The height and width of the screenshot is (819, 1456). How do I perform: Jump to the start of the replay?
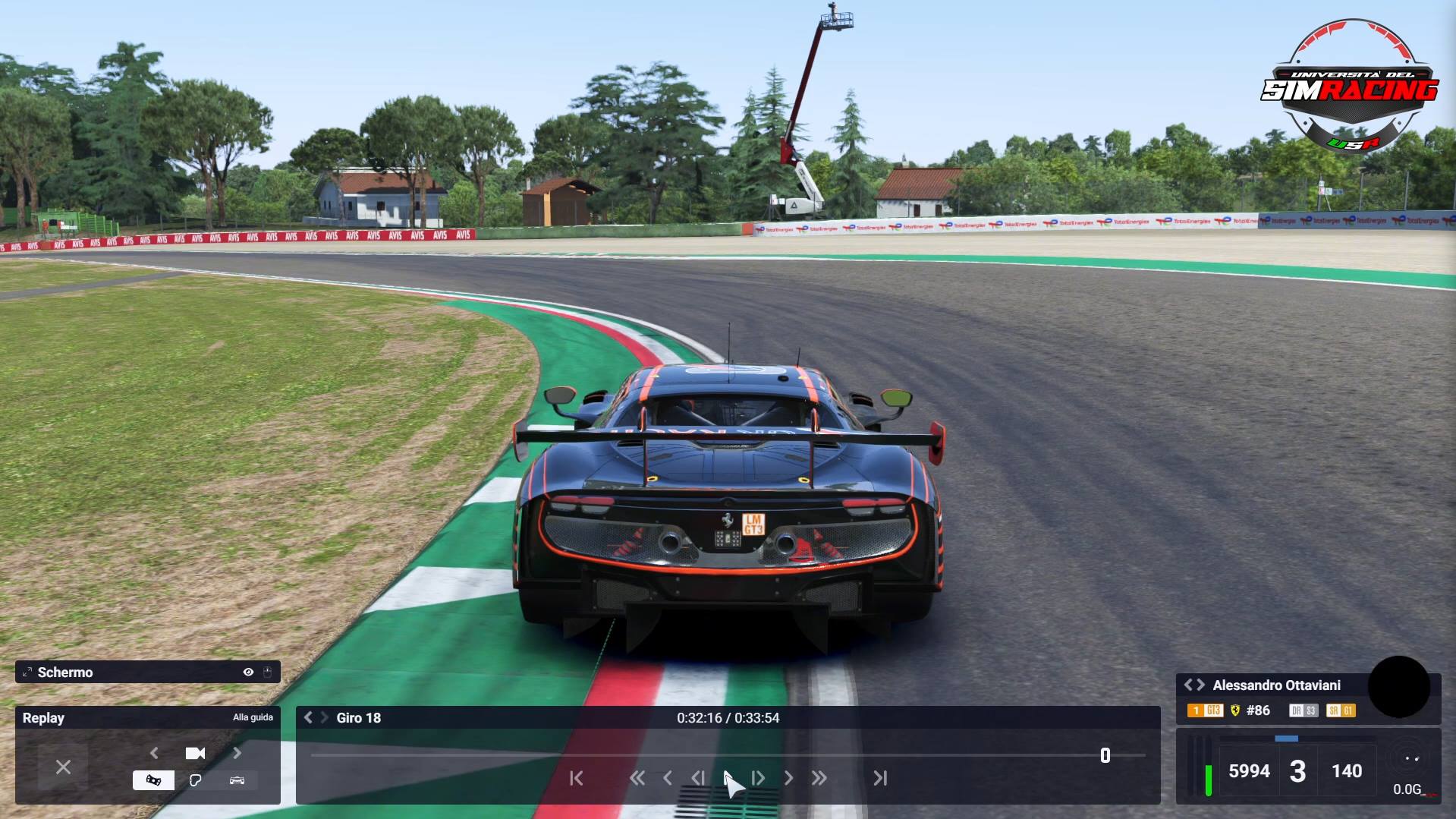[577, 778]
